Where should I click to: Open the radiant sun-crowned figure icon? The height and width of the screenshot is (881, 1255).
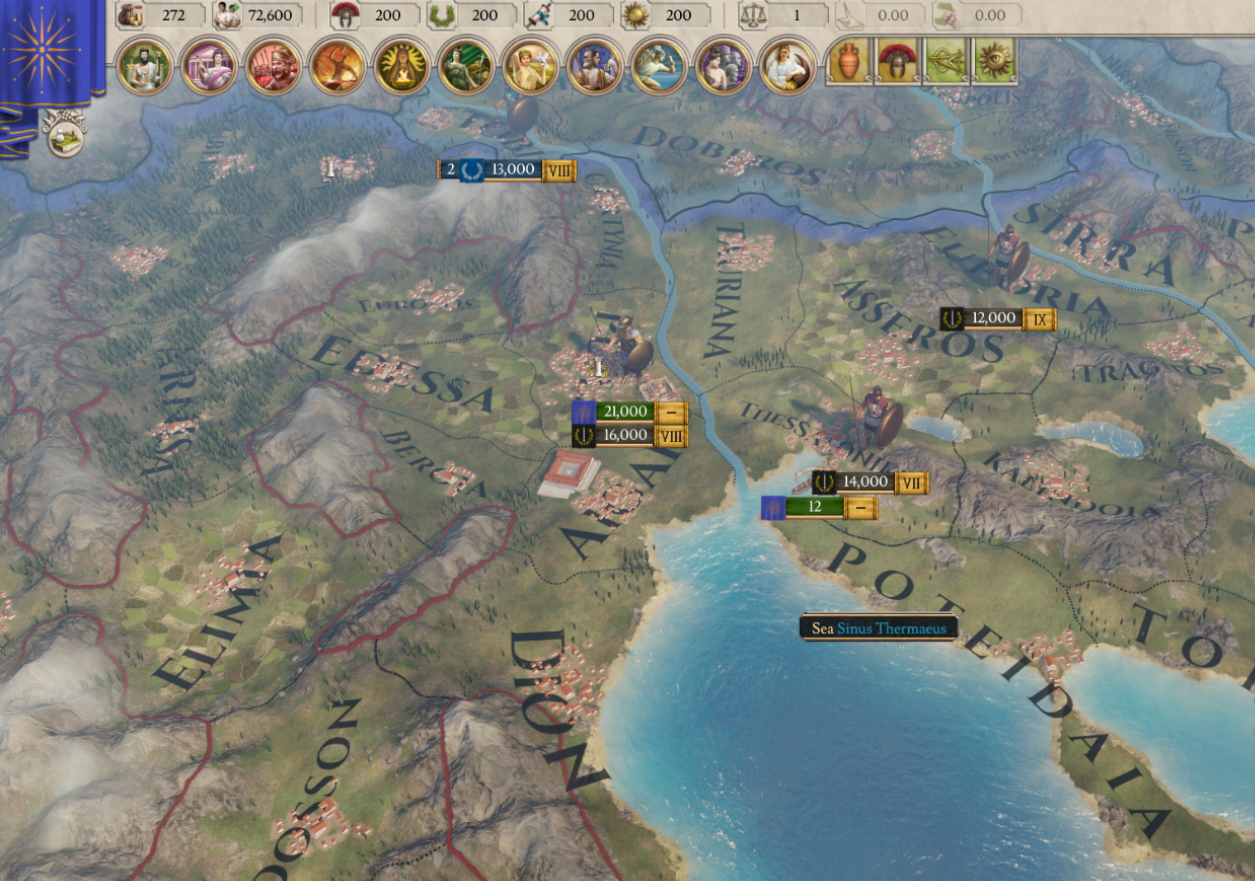coord(402,66)
